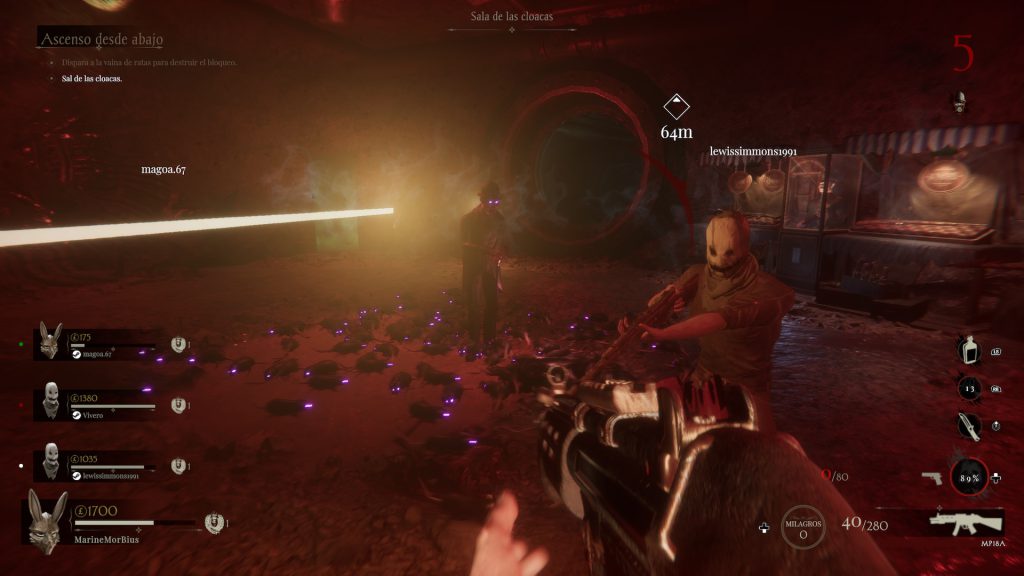Select the 'Sal de las cloacas' objective
The height and width of the screenshot is (576, 1024).
pos(92,78)
